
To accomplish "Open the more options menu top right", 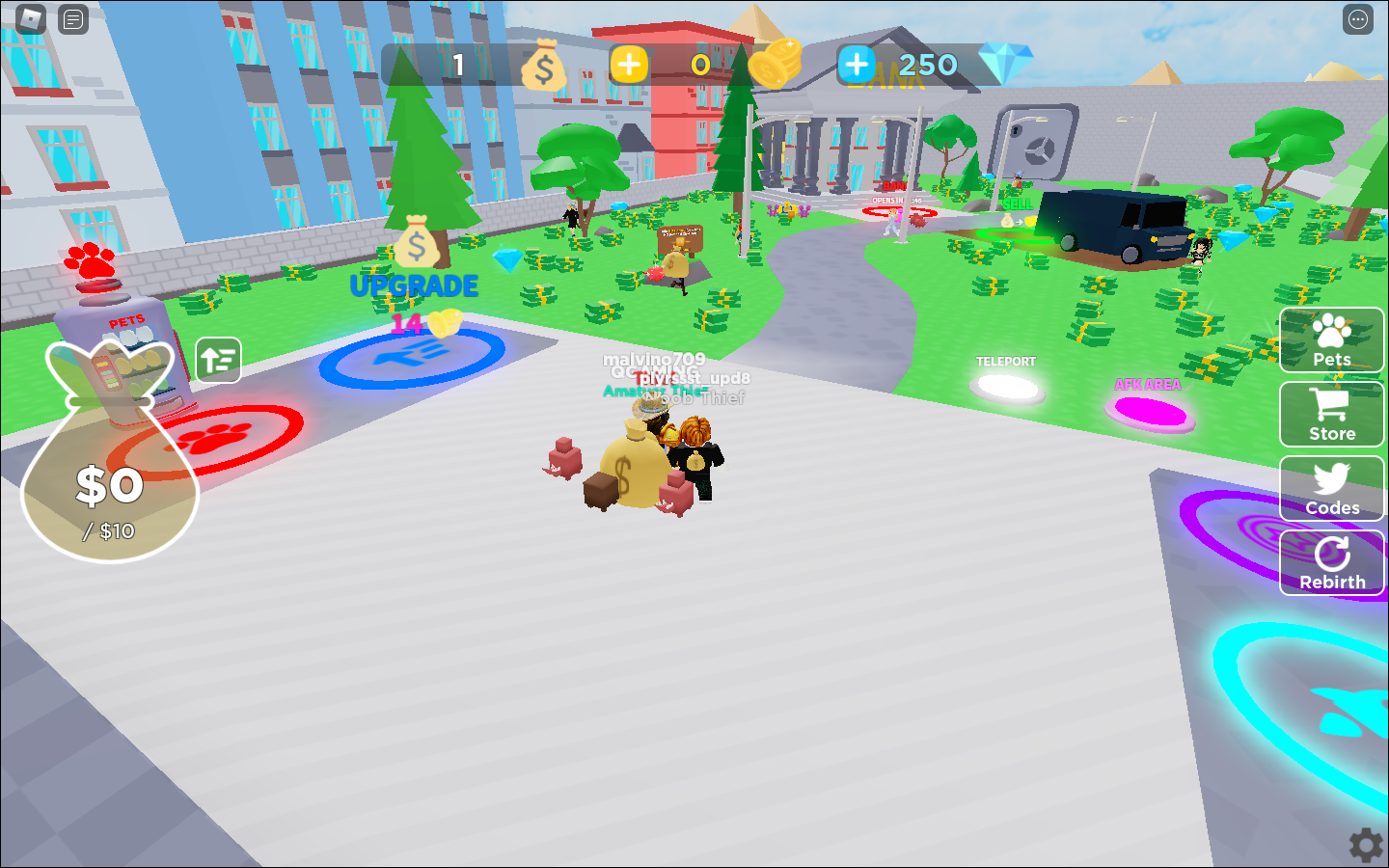I will pyautogui.click(x=1356, y=18).
